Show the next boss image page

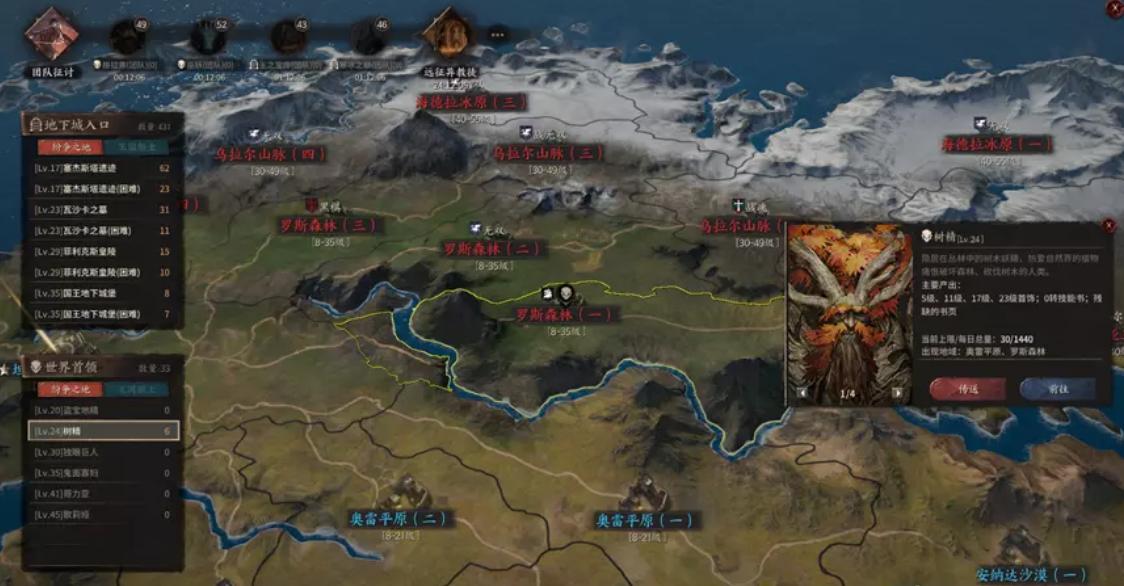pos(897,393)
